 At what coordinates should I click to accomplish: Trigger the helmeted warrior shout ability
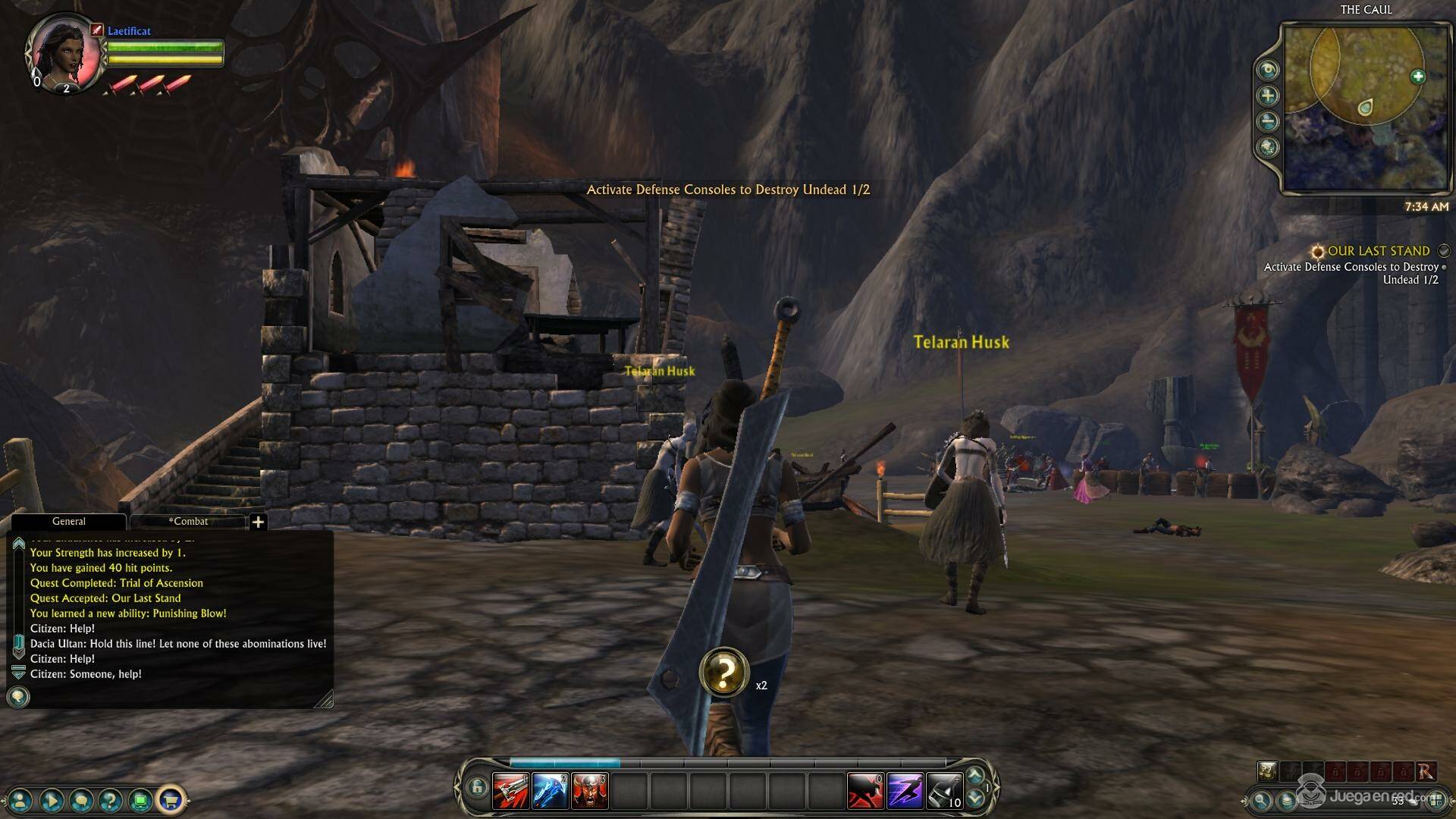tap(589, 791)
